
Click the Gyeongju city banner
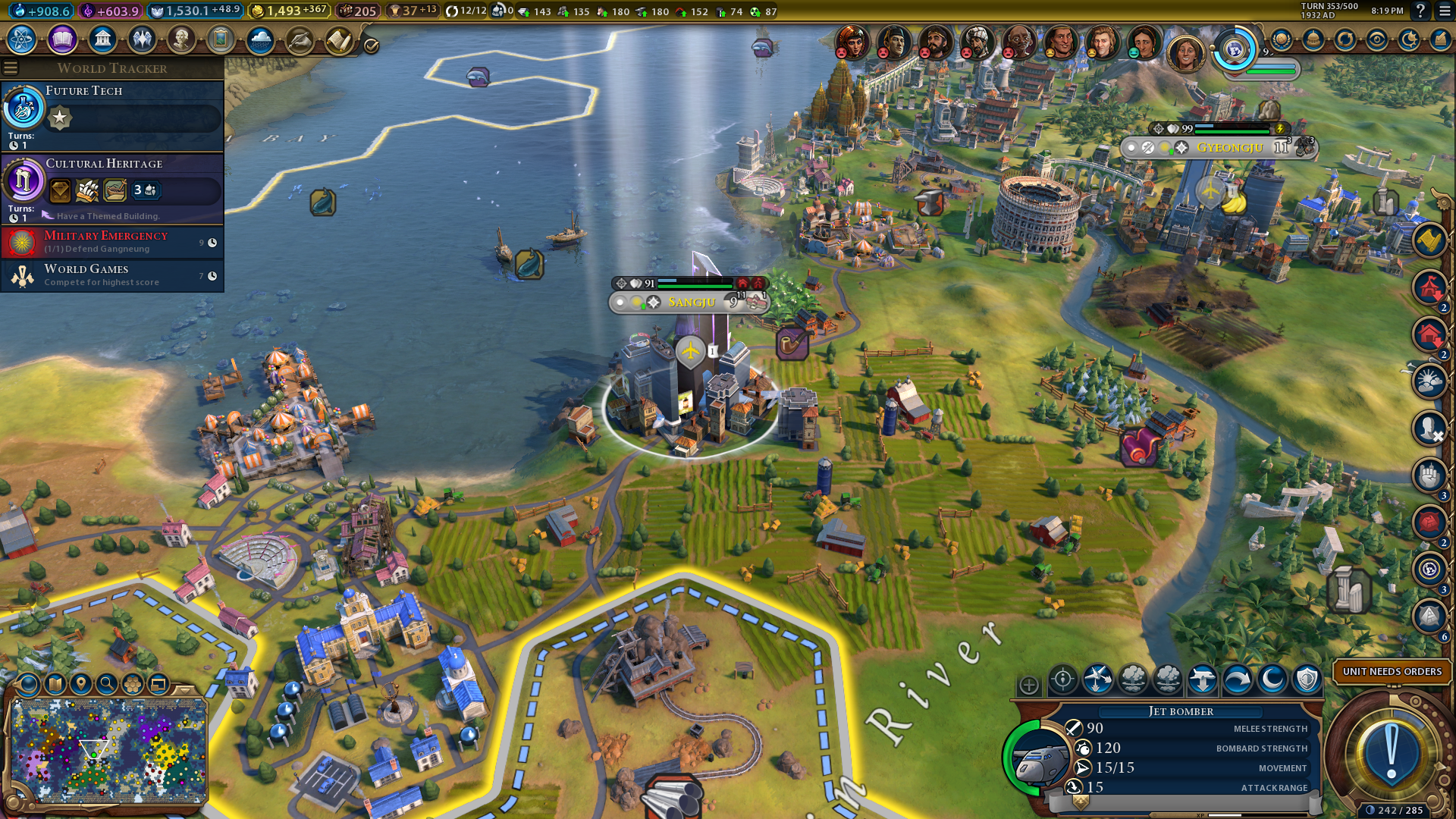(x=1228, y=148)
